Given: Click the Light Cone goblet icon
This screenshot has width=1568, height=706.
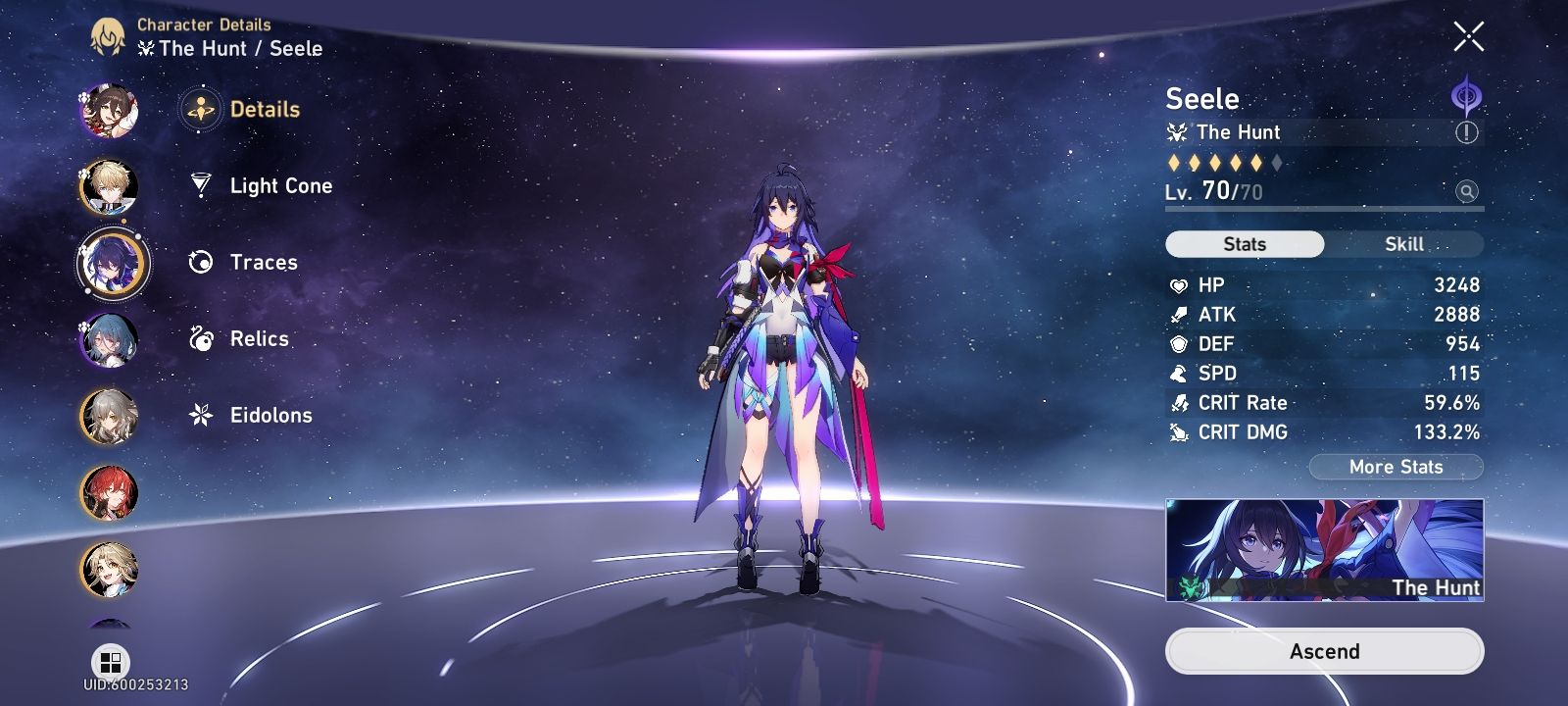Looking at the screenshot, I should coord(200,185).
